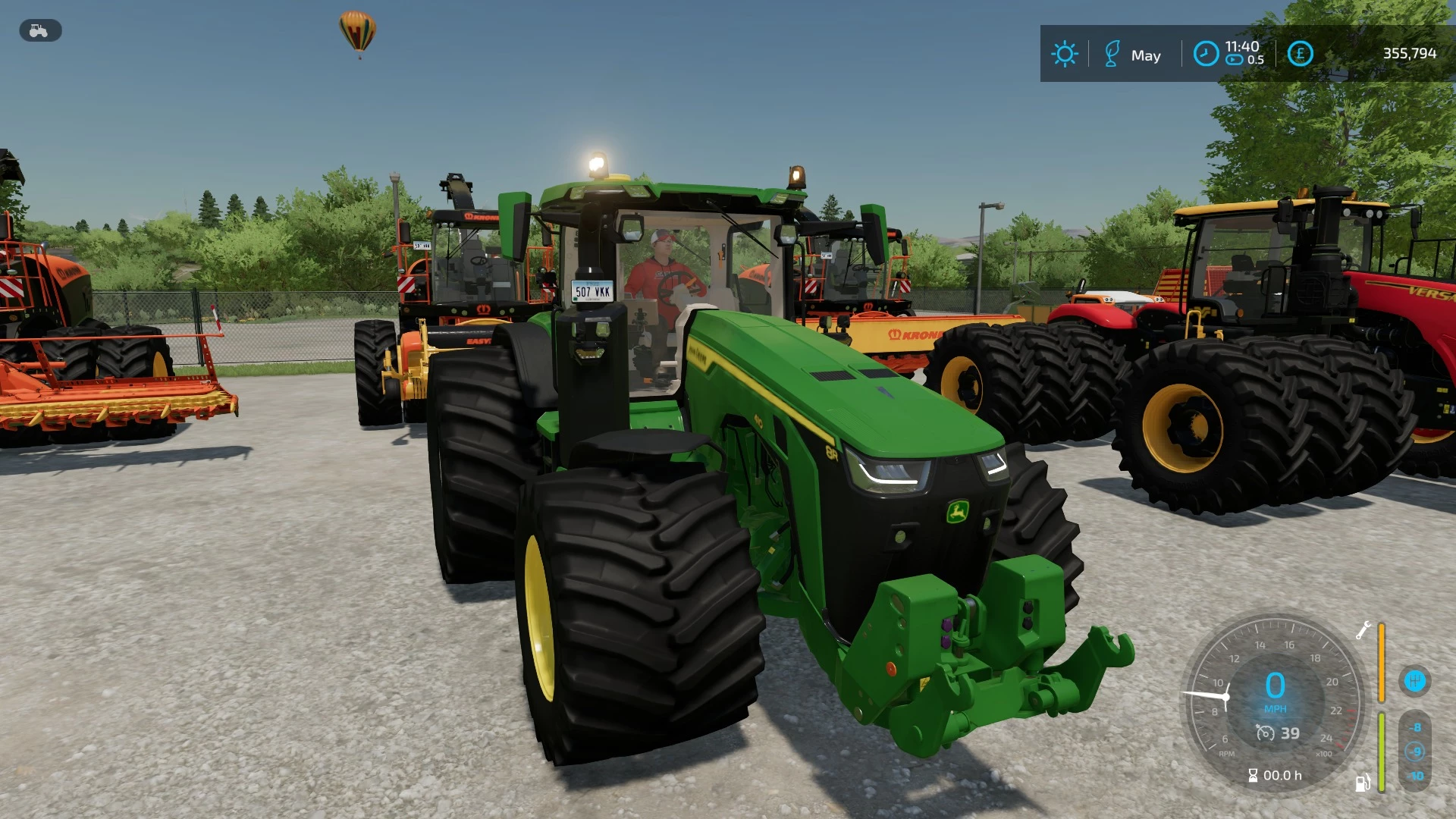This screenshot has height=819, width=1456.
Task: Select the -10 gear indicator
Action: (1415, 774)
